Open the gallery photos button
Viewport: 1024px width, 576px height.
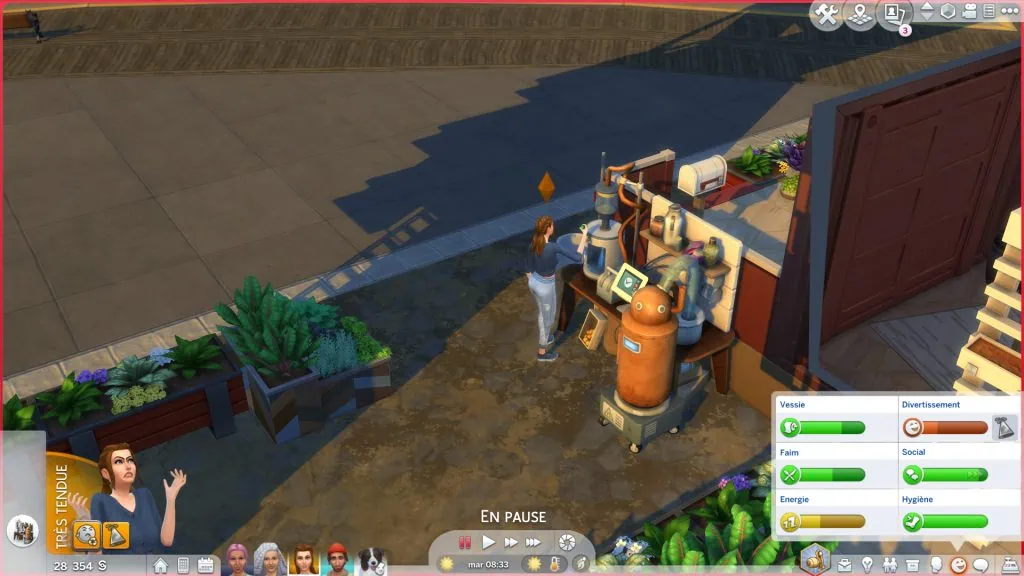pyautogui.click(x=893, y=14)
